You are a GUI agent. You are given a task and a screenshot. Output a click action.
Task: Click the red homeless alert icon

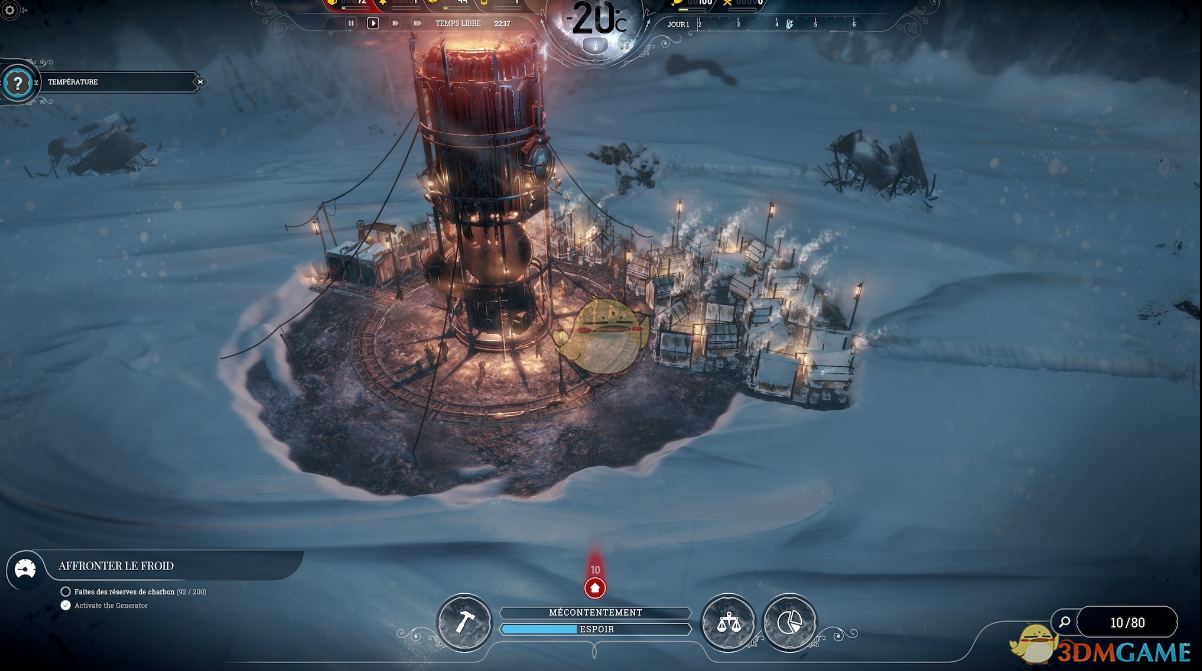pyautogui.click(x=595, y=587)
